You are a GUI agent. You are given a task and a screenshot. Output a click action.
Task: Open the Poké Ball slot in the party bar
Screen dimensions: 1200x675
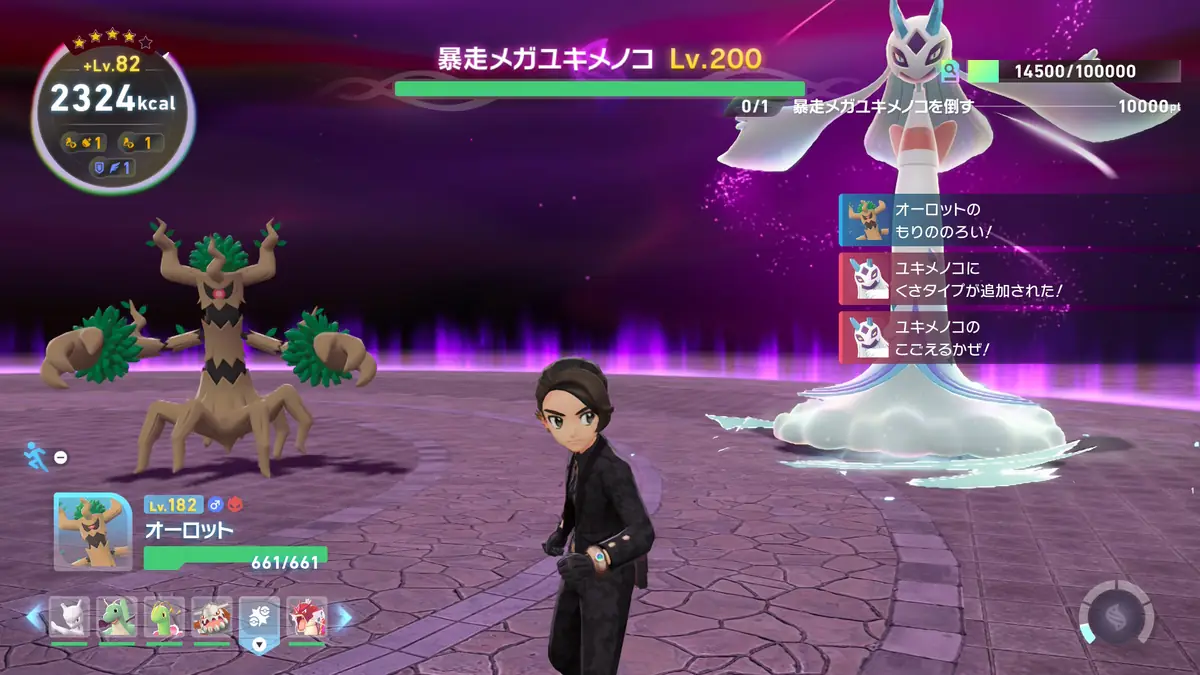259,618
